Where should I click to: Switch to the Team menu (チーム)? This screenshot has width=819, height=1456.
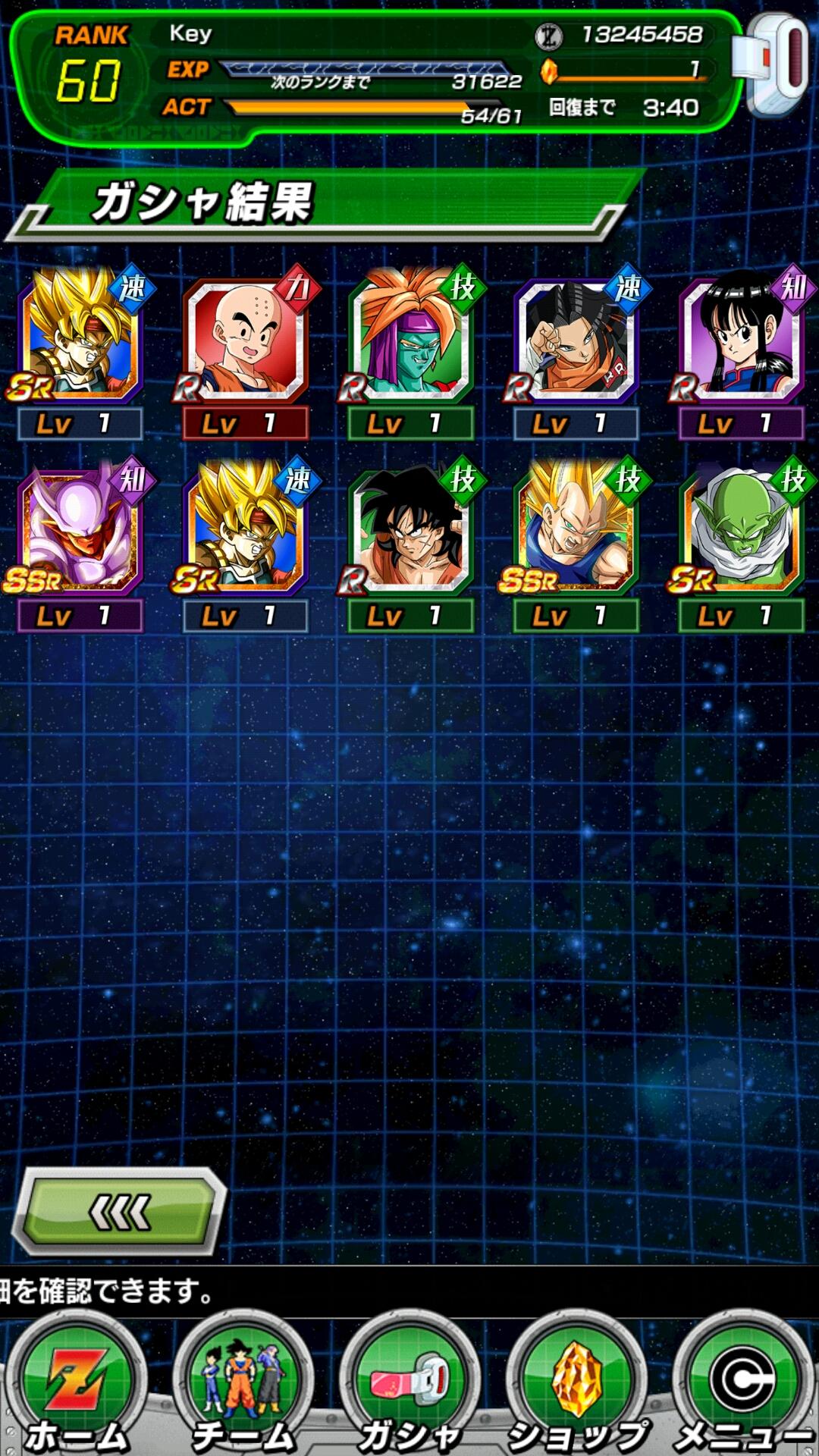click(x=243, y=1388)
